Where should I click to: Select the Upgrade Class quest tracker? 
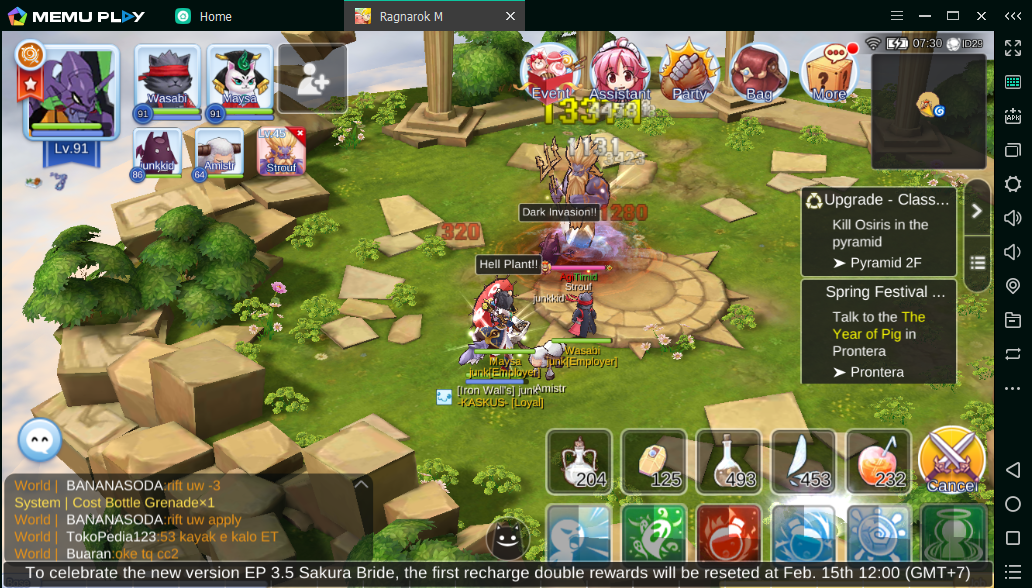(x=877, y=232)
